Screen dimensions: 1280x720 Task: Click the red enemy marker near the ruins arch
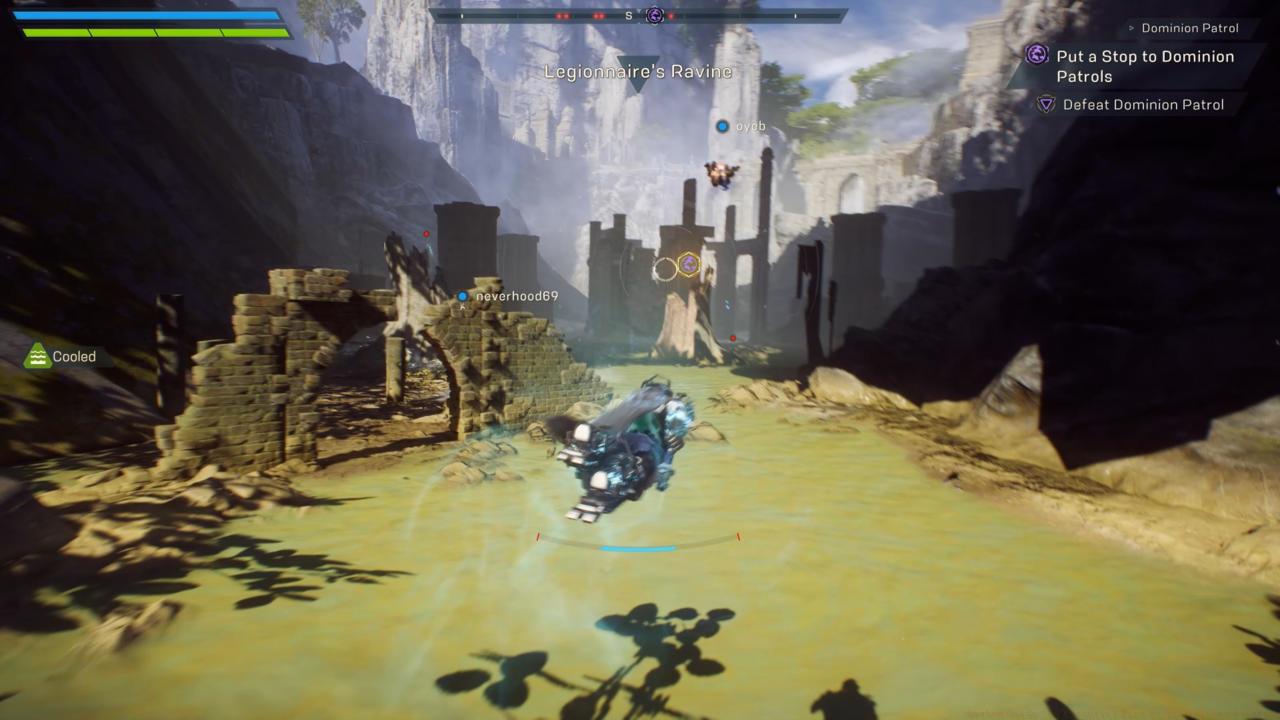(x=427, y=233)
